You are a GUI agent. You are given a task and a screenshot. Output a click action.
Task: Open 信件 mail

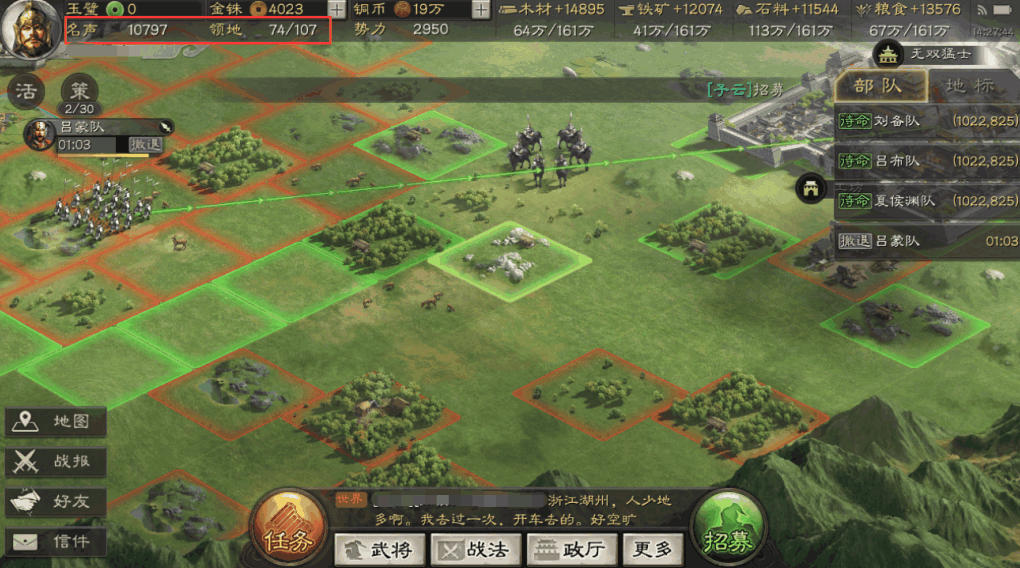click(56, 542)
